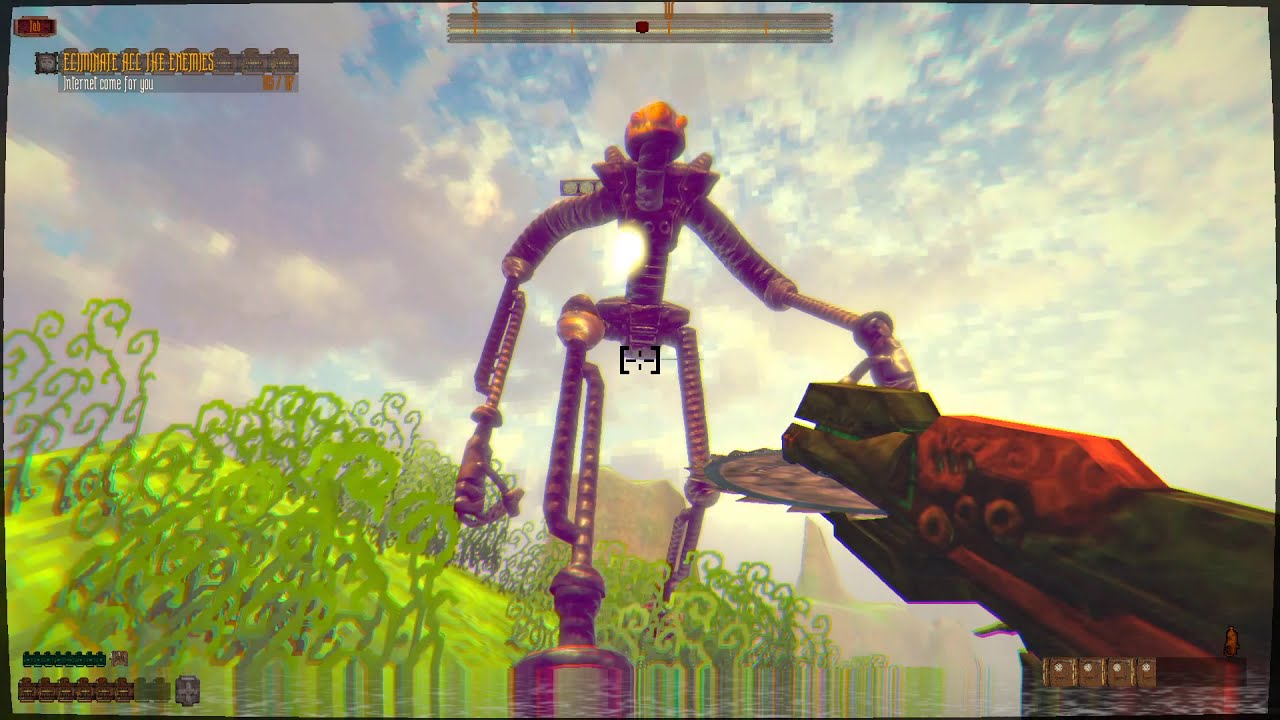Image resolution: width=1280 pixels, height=720 pixels.
Task: Click the crosshair at the screen center
Action: tap(640, 362)
